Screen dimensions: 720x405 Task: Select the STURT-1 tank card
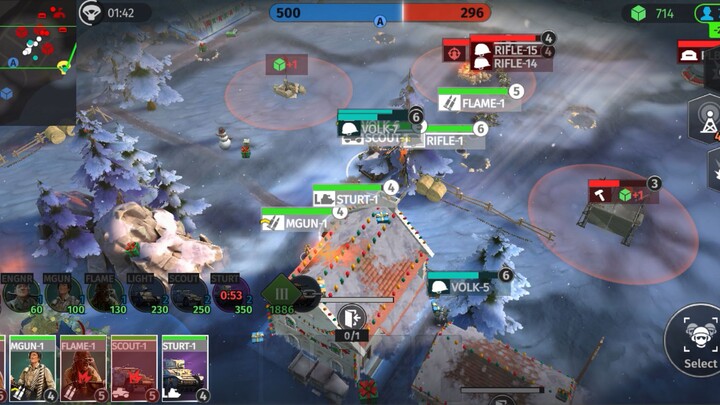(184, 368)
